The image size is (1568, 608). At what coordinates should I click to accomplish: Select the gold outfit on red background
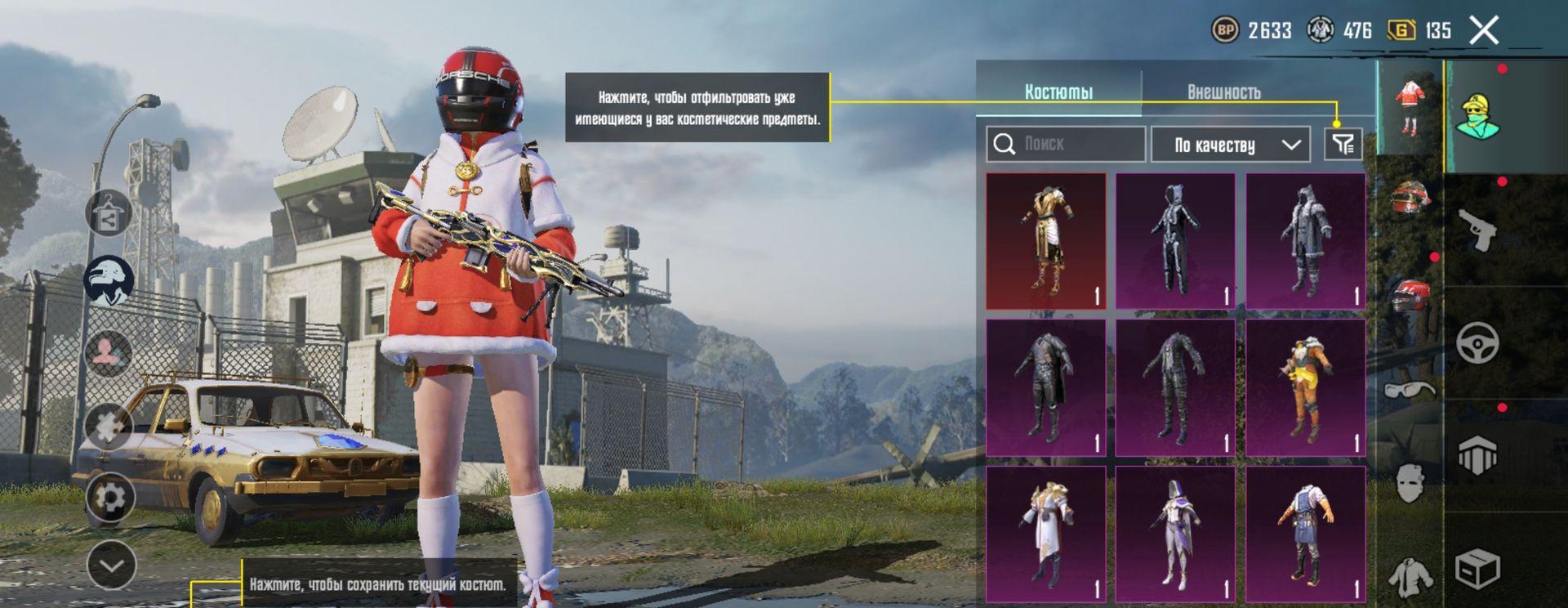tap(1045, 241)
